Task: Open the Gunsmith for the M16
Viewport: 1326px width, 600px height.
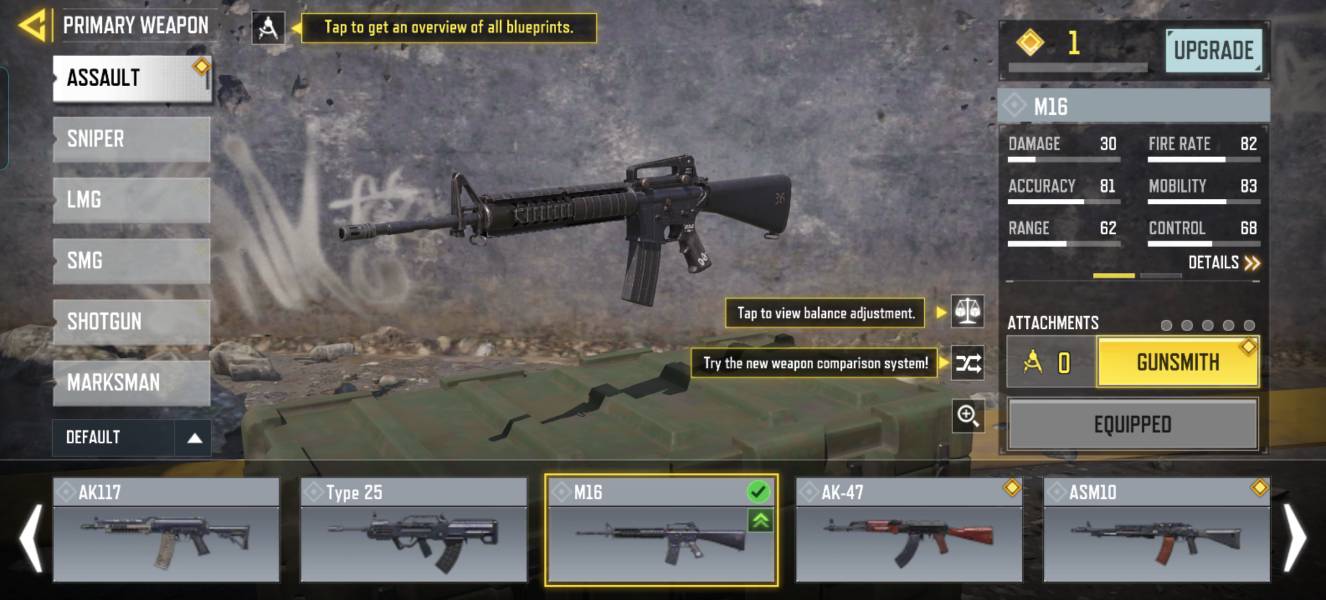Action: coord(1177,362)
